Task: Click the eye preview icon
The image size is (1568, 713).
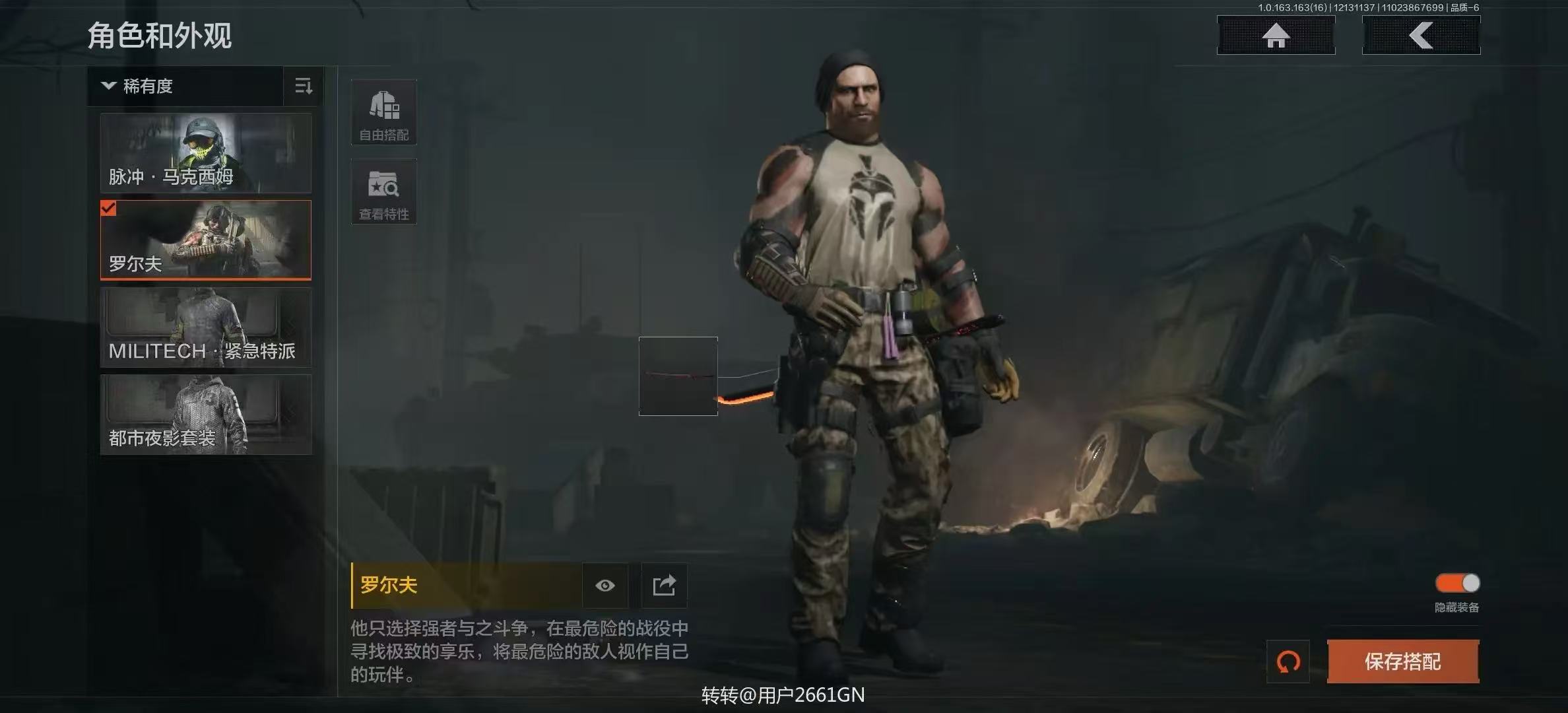Action: [604, 586]
